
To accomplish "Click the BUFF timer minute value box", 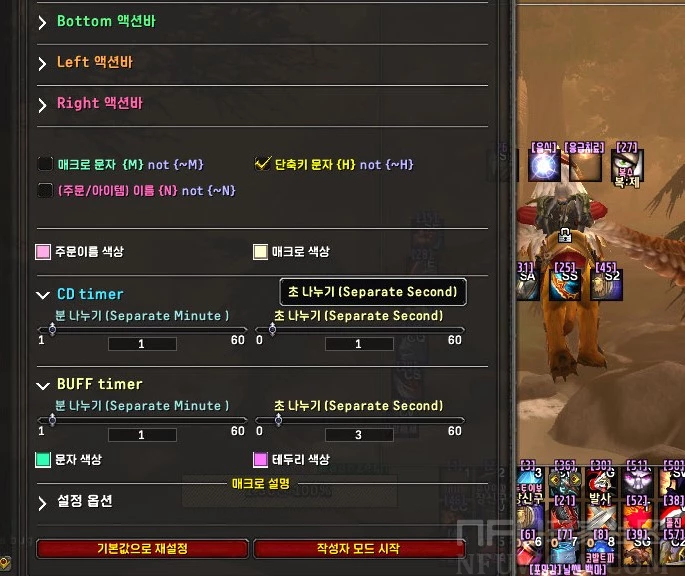I will click(141, 435).
